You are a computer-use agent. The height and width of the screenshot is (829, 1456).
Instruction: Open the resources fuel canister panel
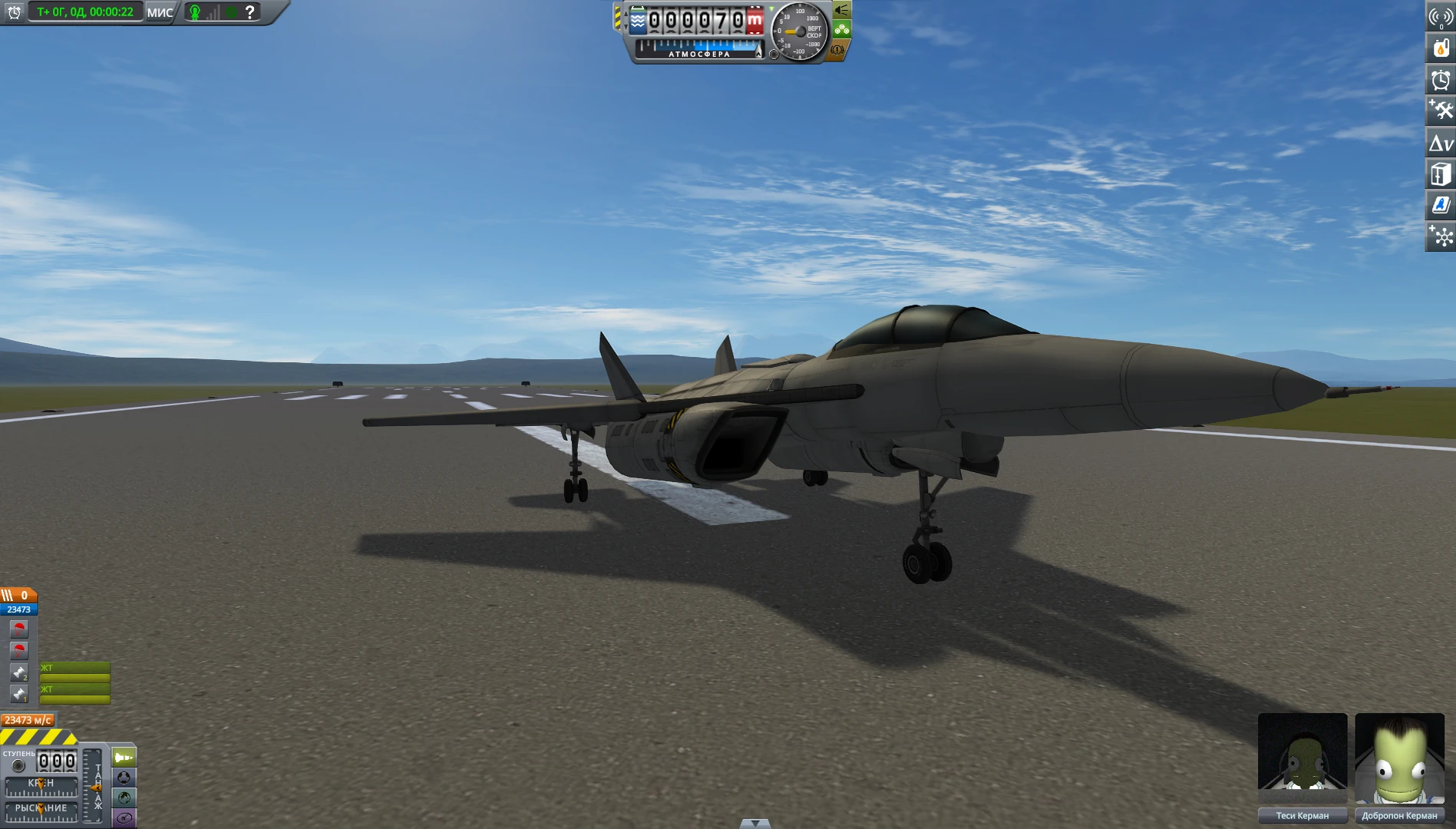click(1441, 48)
